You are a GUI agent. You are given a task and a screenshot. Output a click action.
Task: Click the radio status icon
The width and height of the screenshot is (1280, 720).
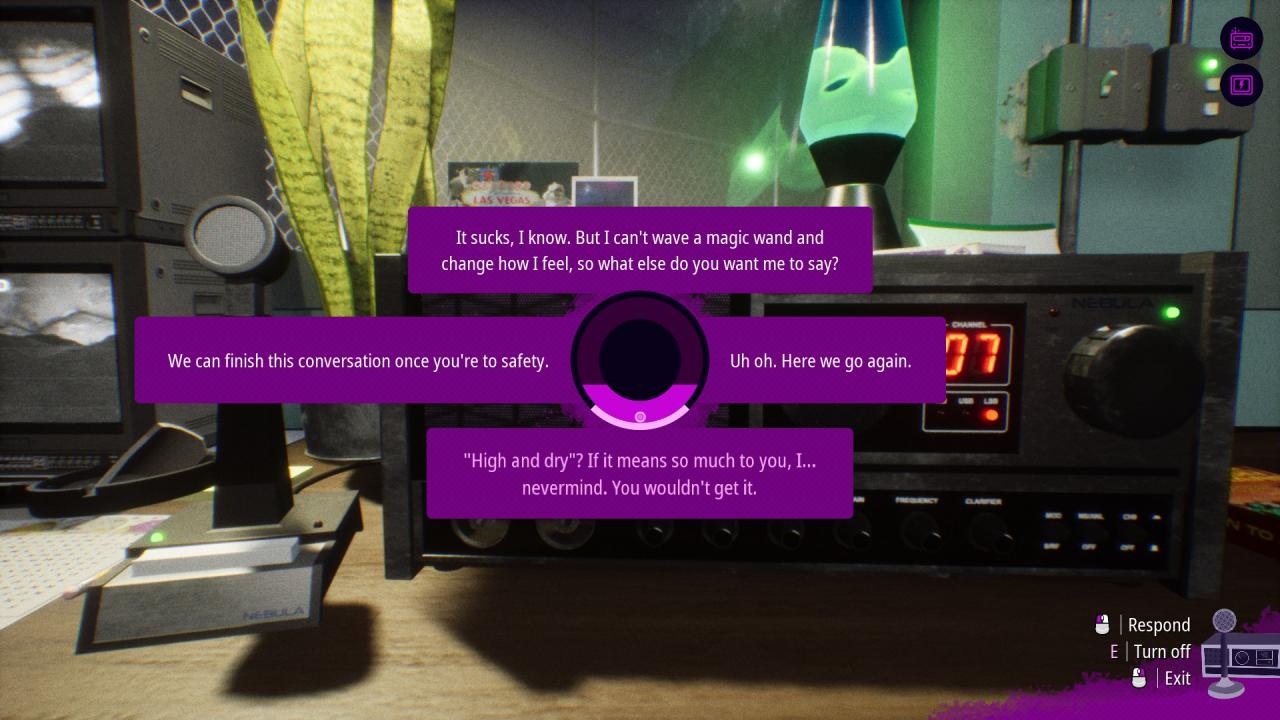tap(1241, 39)
